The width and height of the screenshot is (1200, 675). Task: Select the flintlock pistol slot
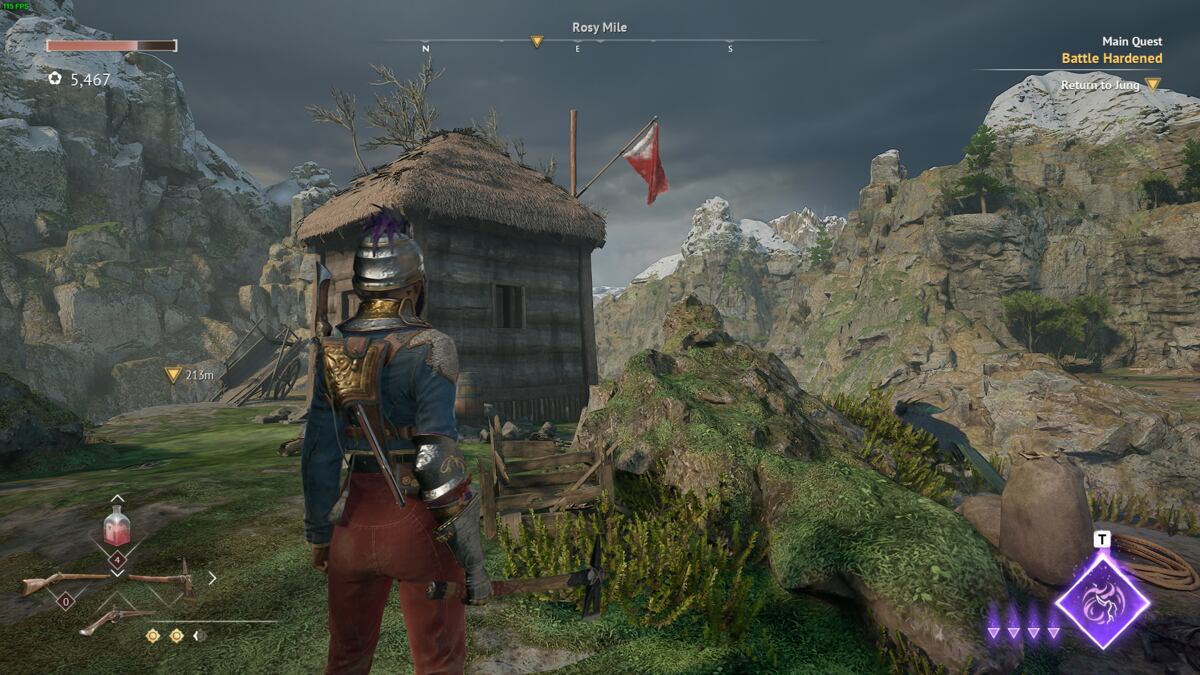115,618
